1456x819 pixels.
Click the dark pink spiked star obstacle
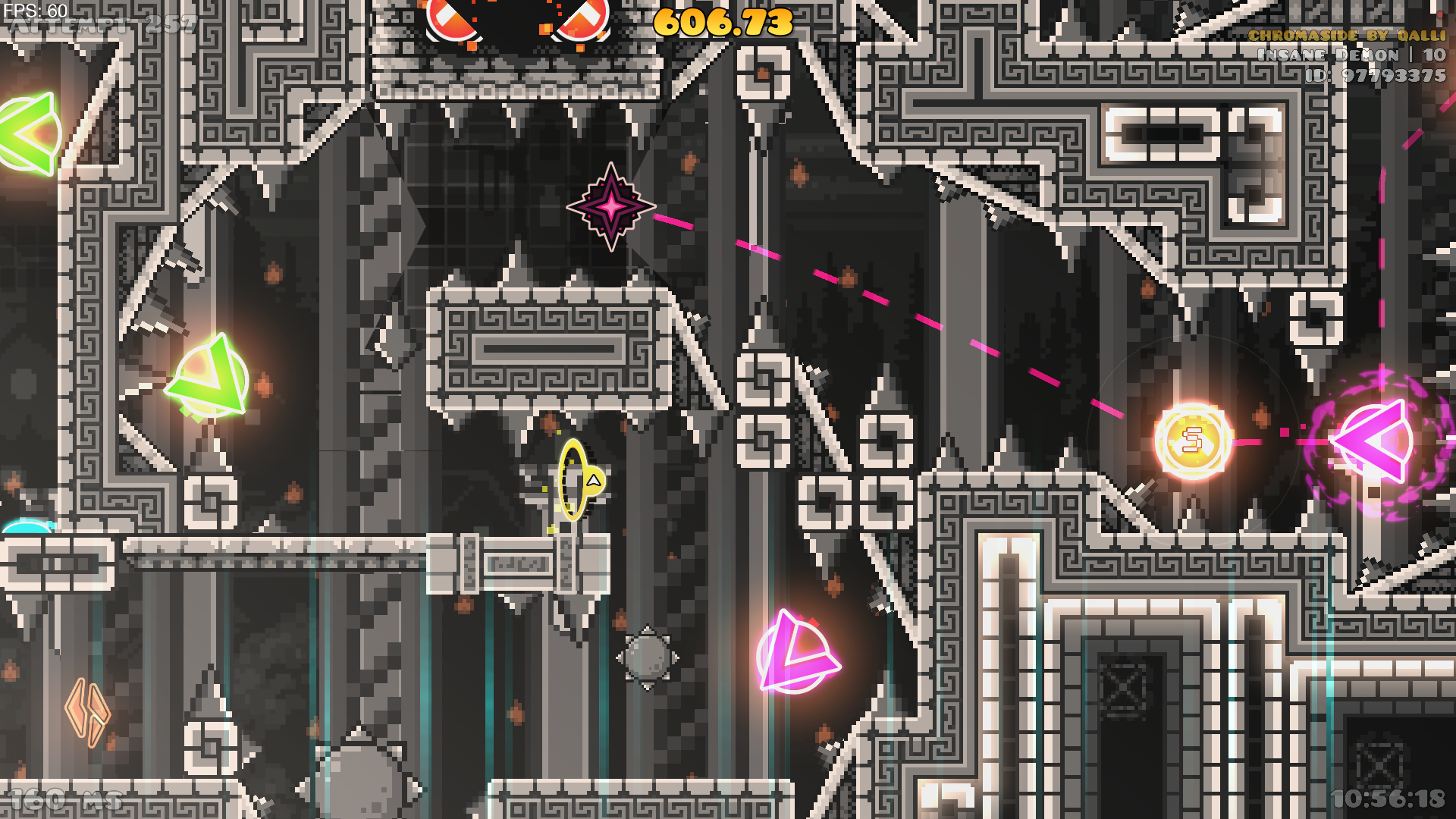tap(611, 208)
